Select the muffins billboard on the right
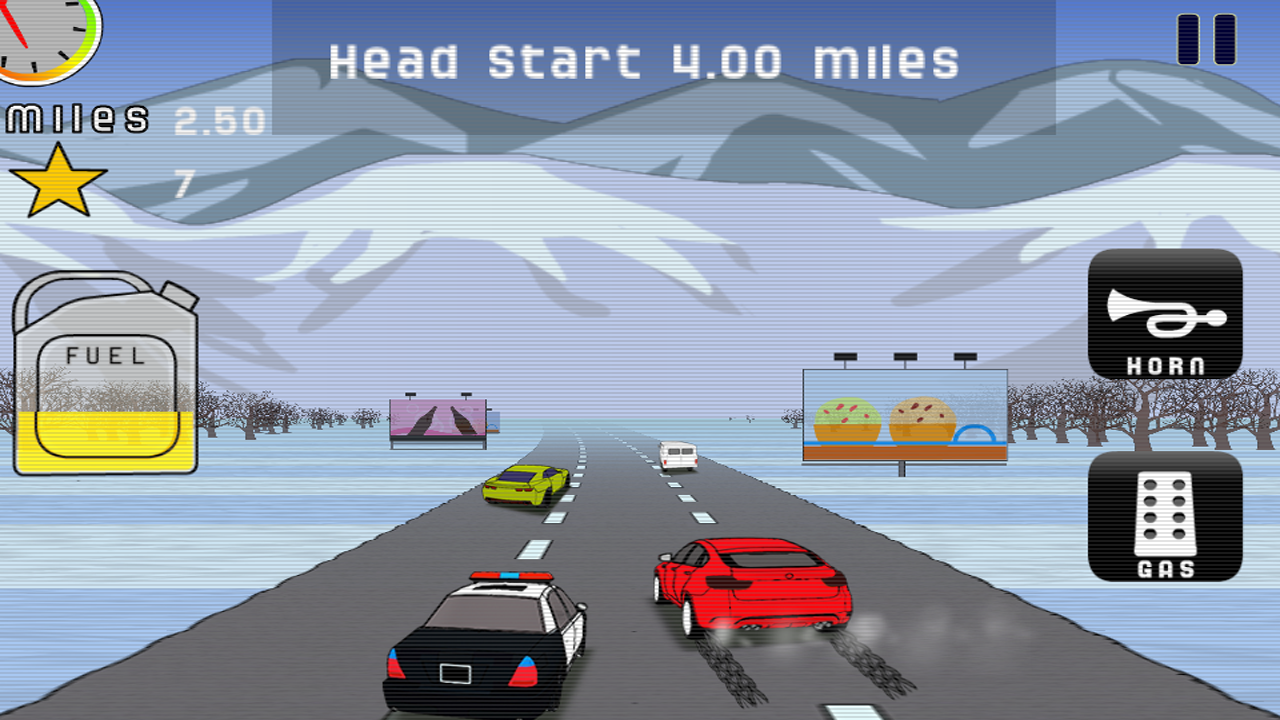Screen dimensions: 1280x720 (903, 415)
